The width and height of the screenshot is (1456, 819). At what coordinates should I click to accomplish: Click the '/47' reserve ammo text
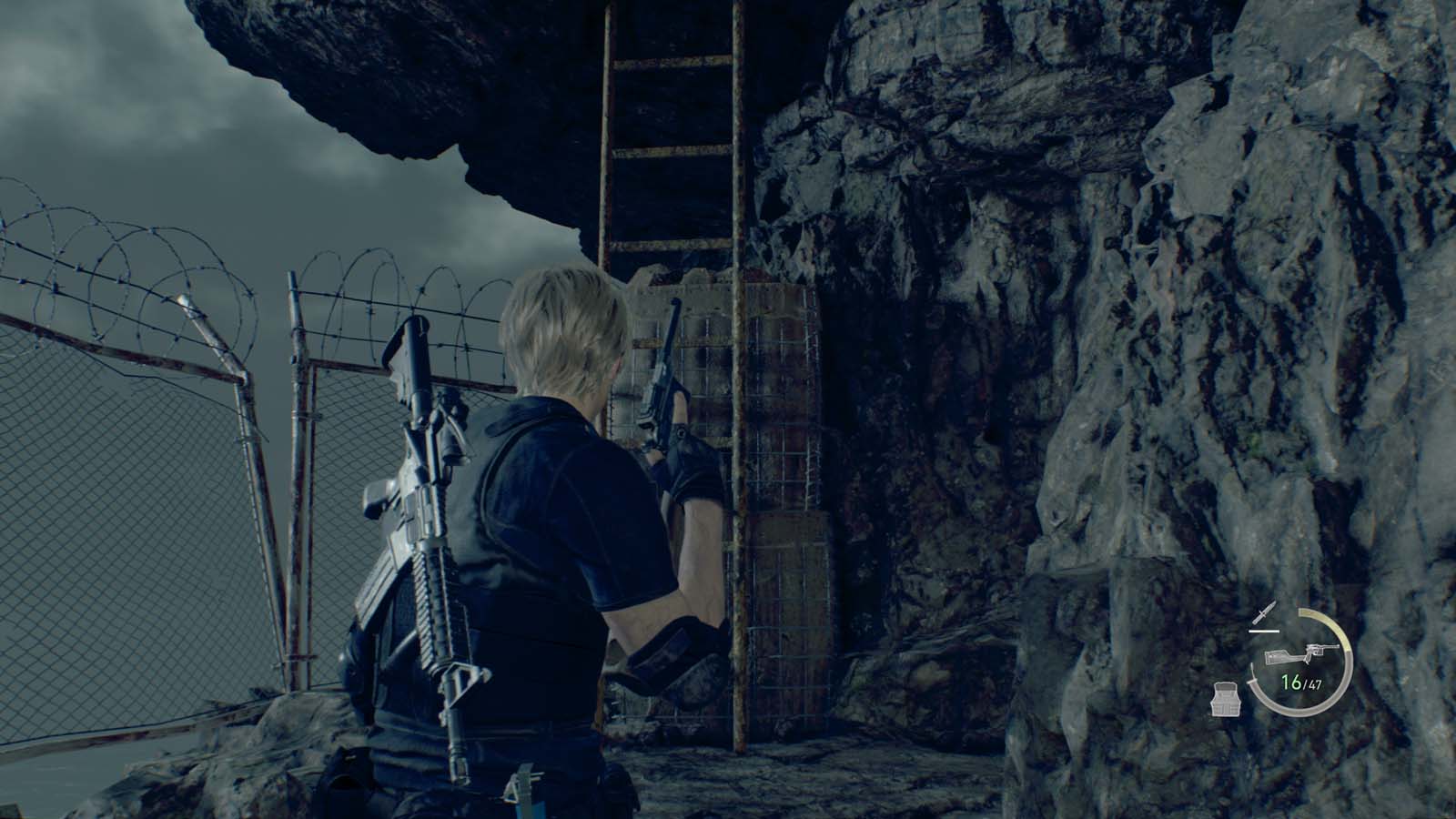(x=1314, y=683)
